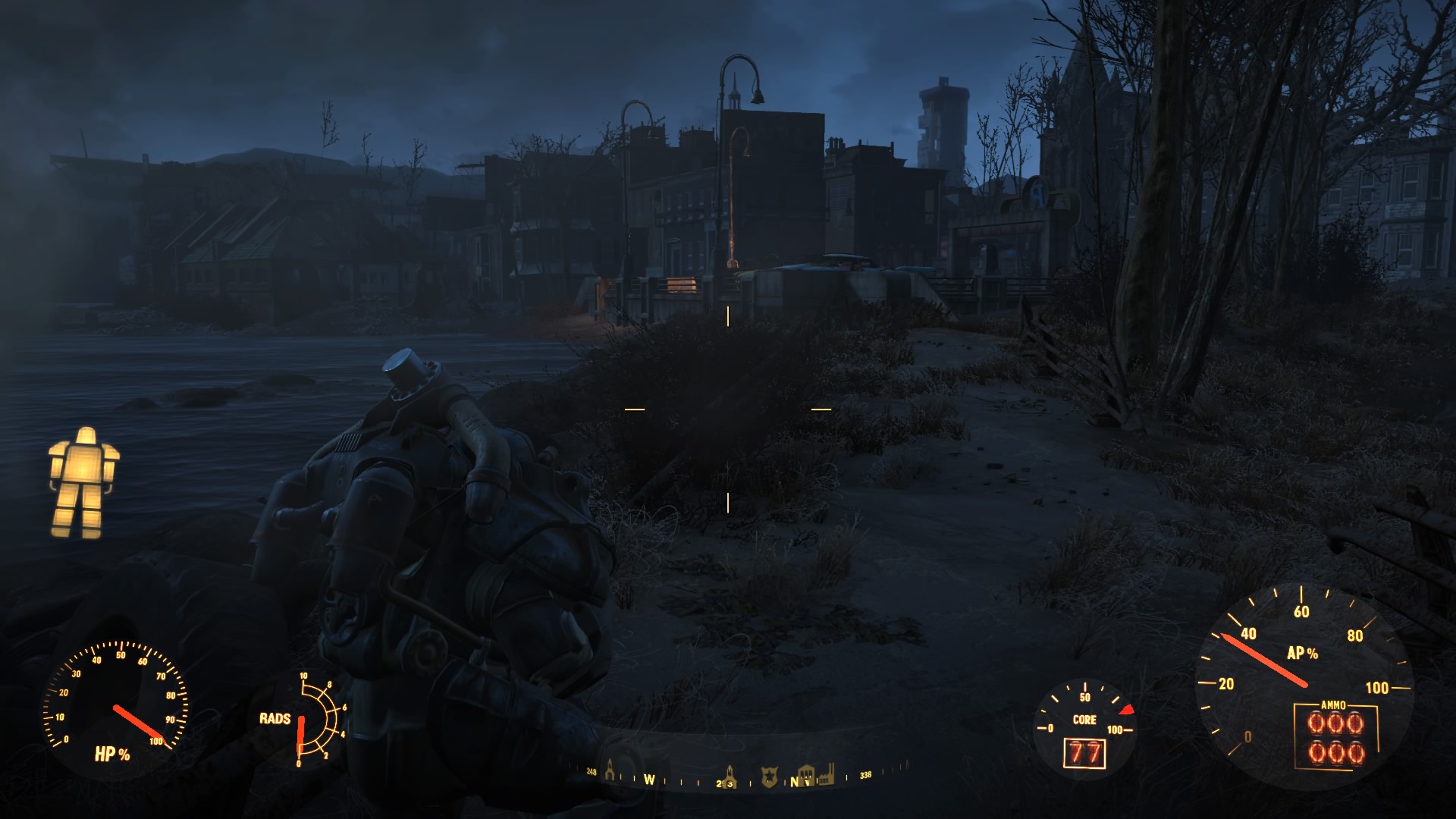The width and height of the screenshot is (1456, 819).
Task: Click the police badge compass marker
Action: [769, 777]
